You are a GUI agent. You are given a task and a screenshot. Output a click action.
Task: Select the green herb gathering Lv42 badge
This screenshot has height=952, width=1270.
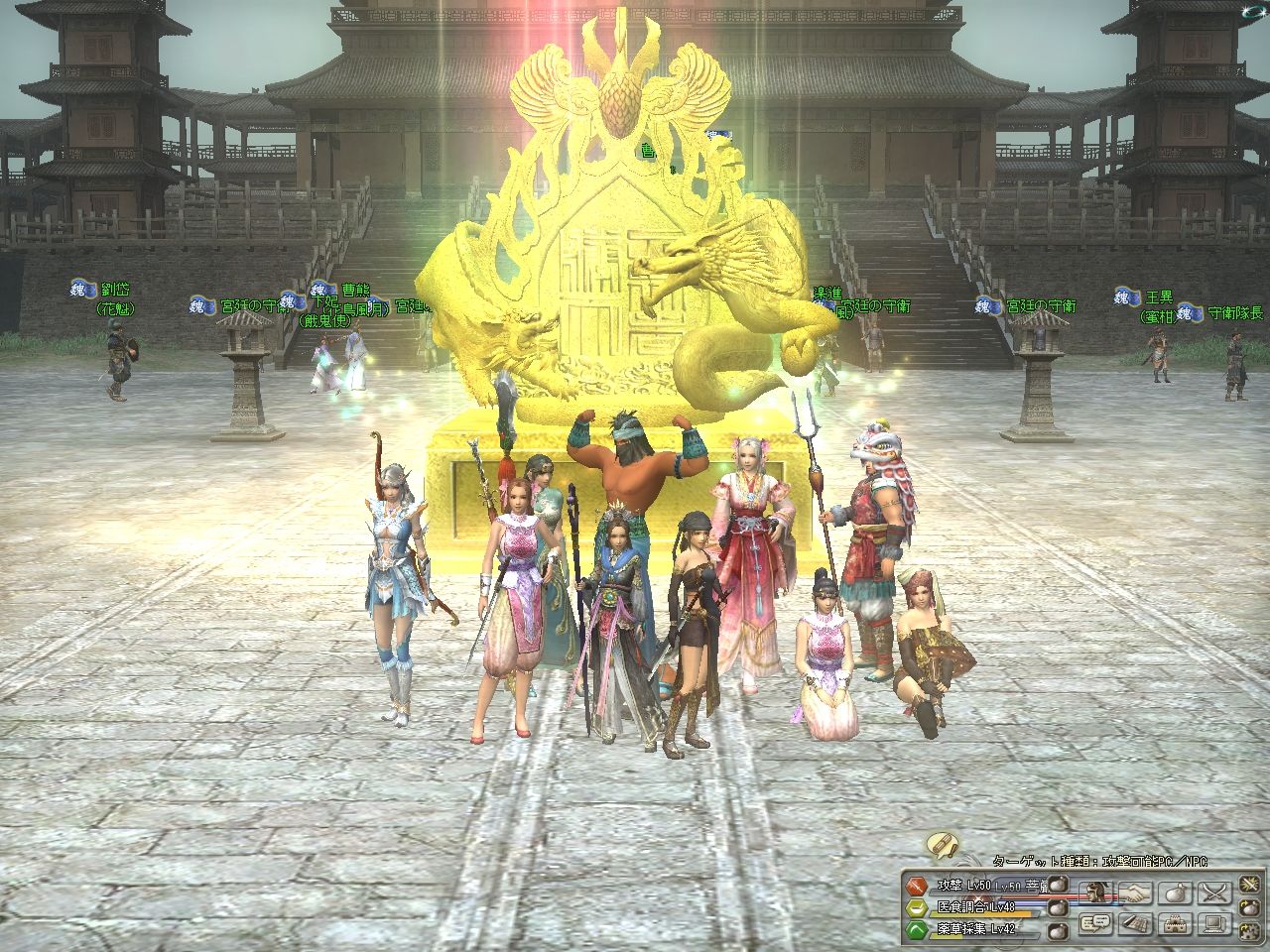click(918, 929)
